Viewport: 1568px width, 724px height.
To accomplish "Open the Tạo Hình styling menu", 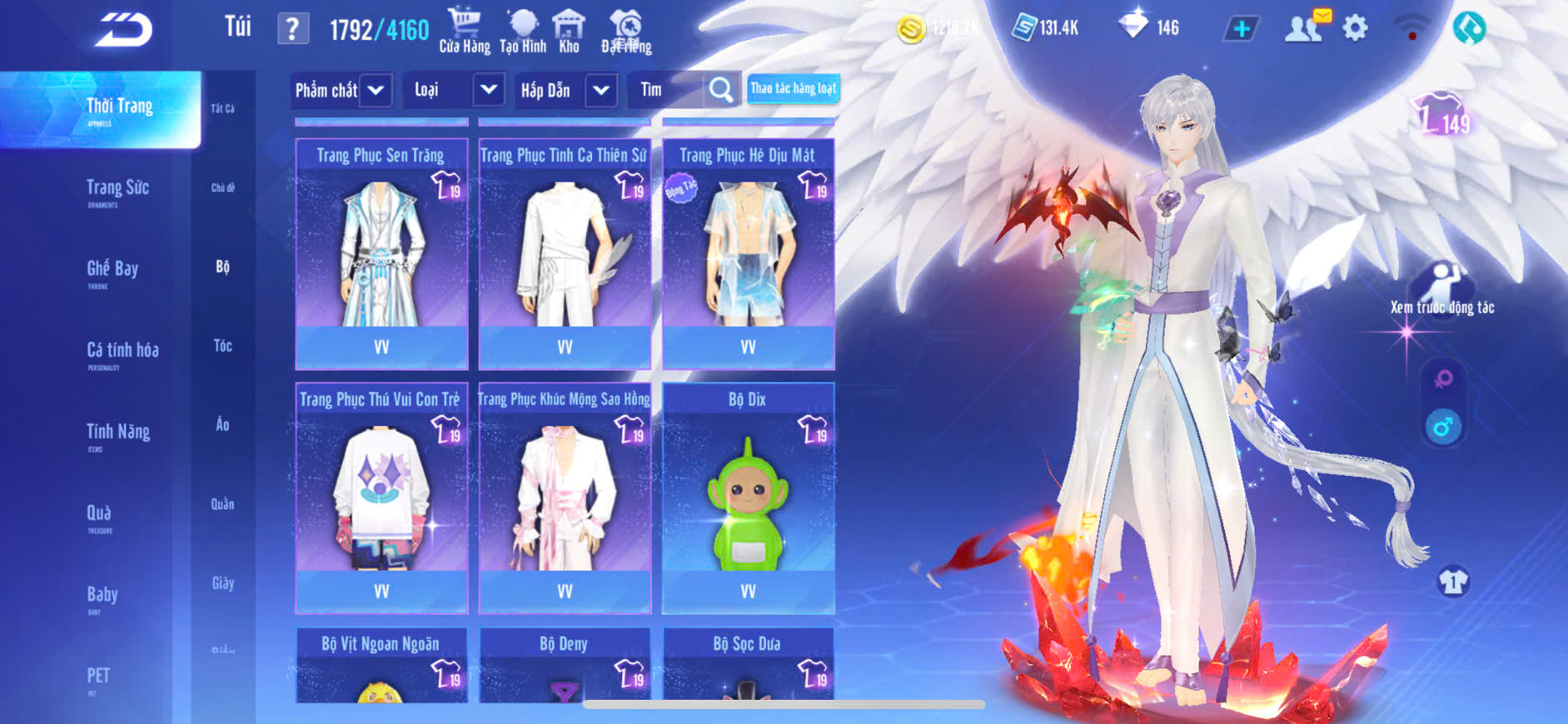I will [x=523, y=31].
